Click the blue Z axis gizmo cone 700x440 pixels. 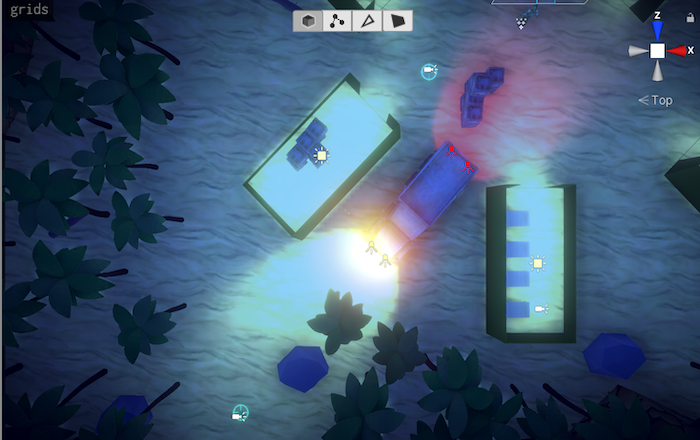657,31
